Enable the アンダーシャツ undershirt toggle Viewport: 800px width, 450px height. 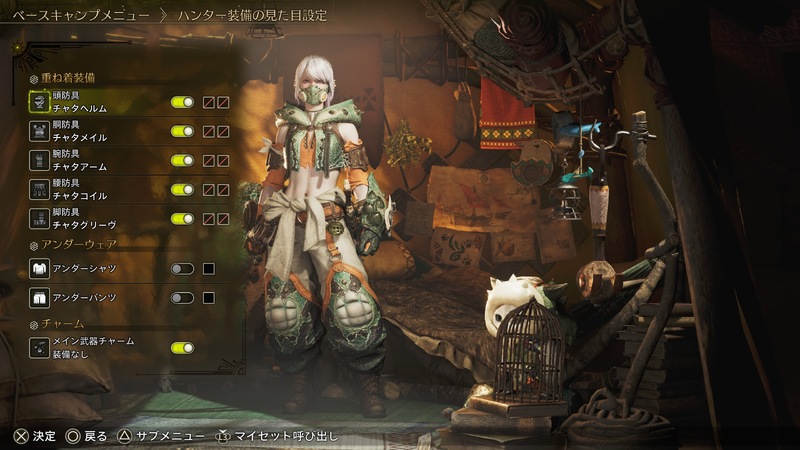[182, 269]
